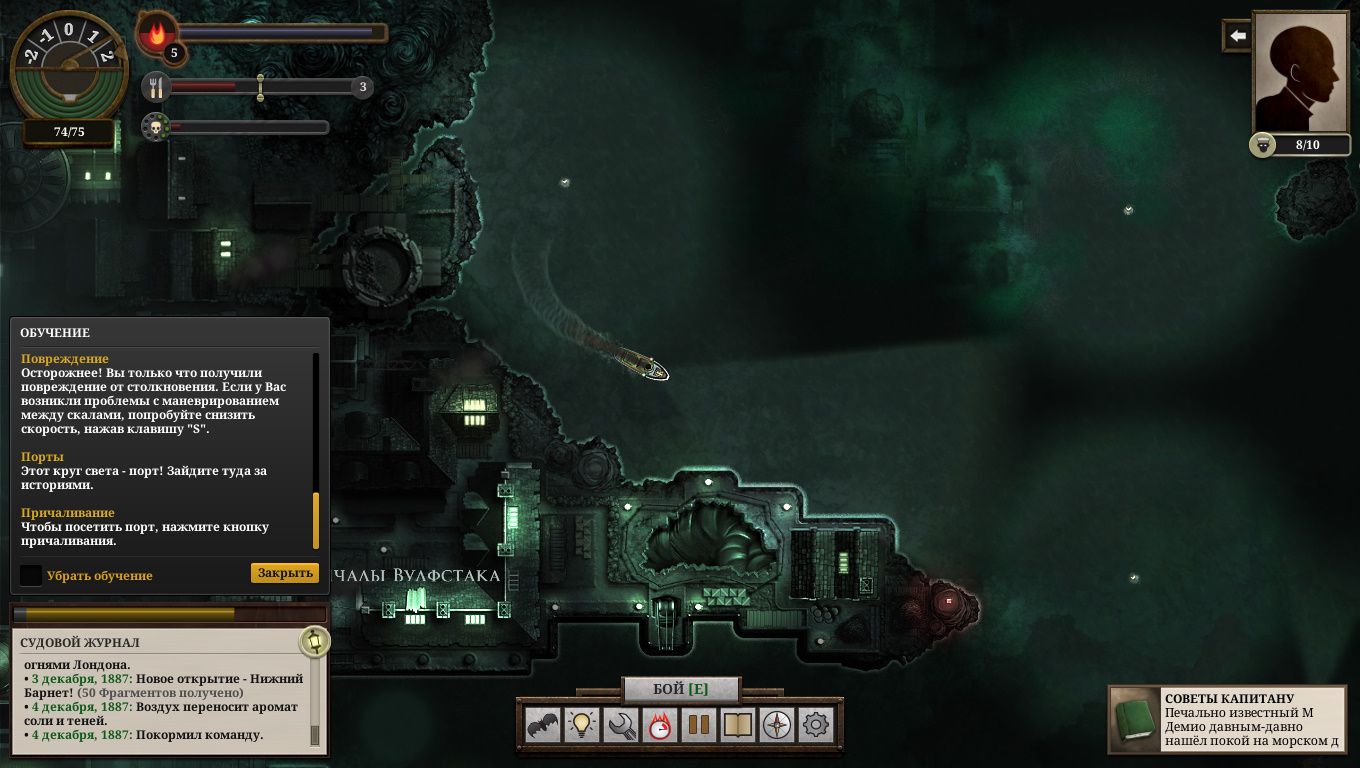Collapse the portrait panel with the arrow
Image resolution: width=1360 pixels, height=768 pixels.
coord(1237,36)
